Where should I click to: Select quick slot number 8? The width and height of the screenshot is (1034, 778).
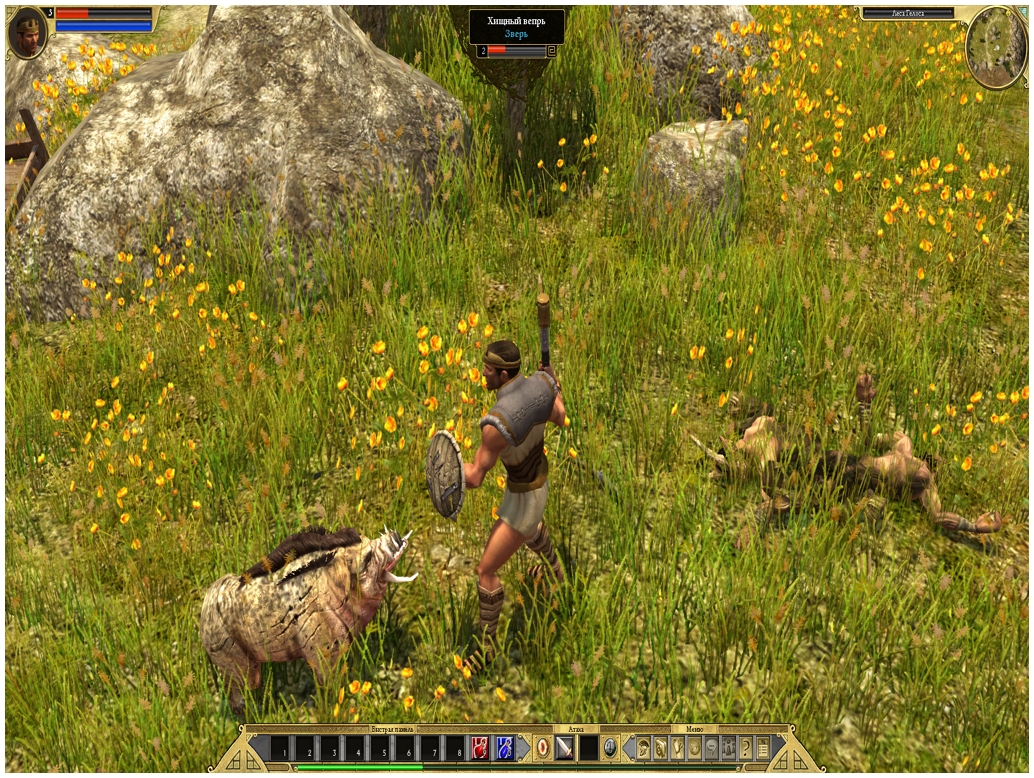pyautogui.click(x=455, y=748)
